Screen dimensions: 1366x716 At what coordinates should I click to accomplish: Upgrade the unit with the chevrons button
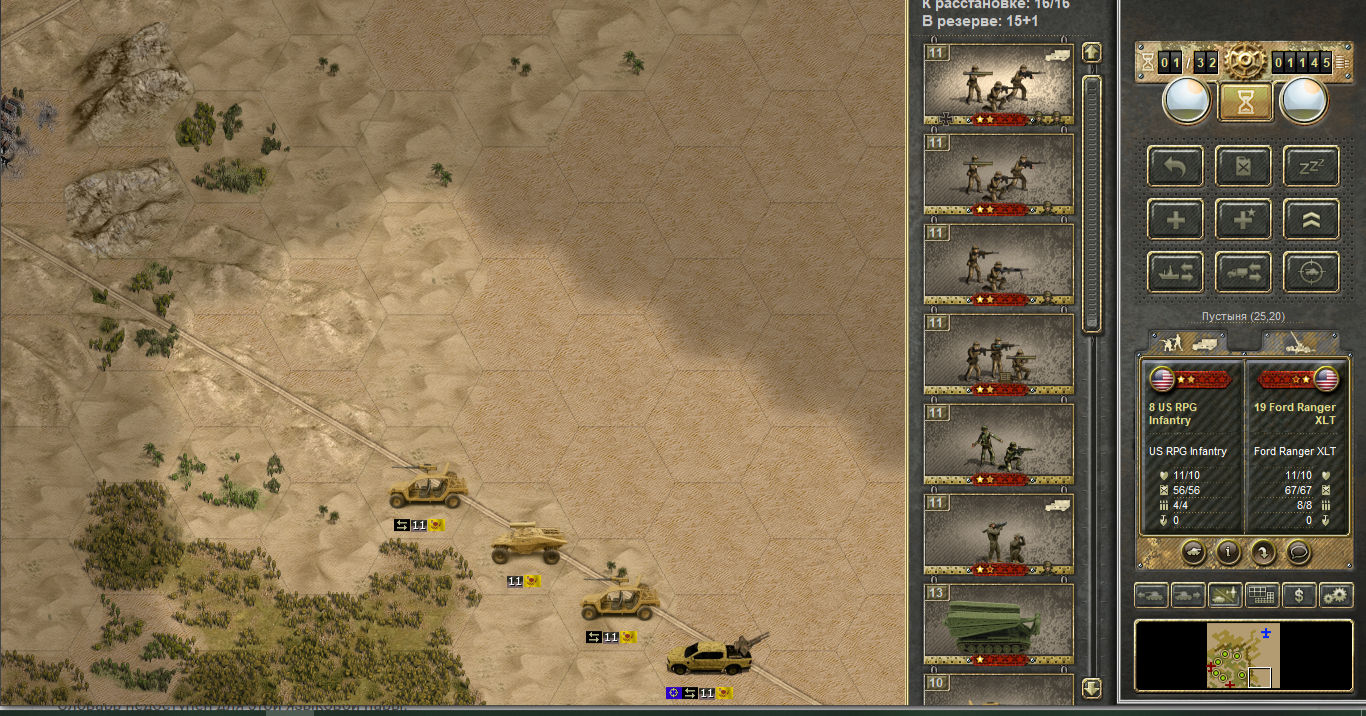(1310, 219)
